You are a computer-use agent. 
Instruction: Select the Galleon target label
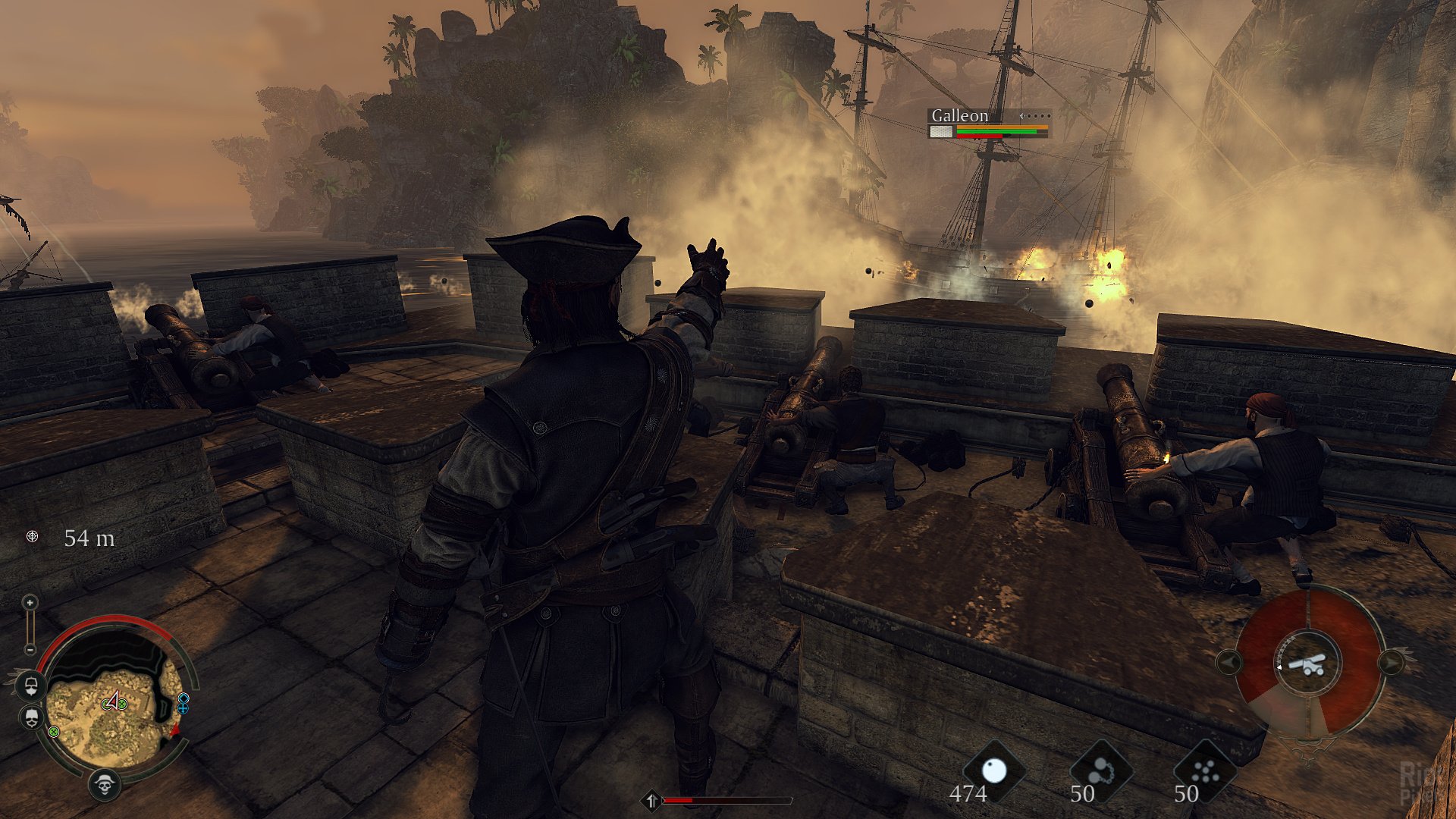[959, 116]
